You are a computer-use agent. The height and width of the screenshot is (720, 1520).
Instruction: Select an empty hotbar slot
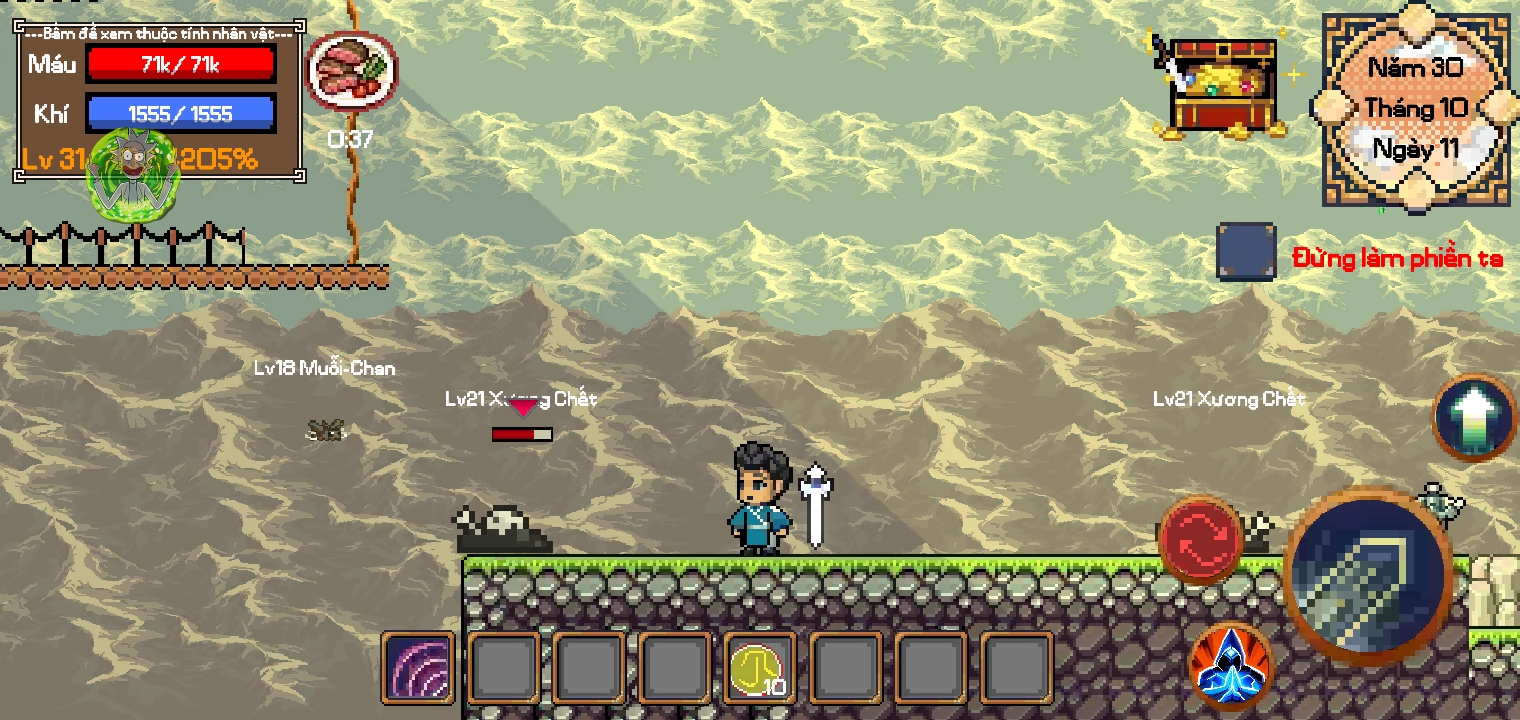[504, 667]
